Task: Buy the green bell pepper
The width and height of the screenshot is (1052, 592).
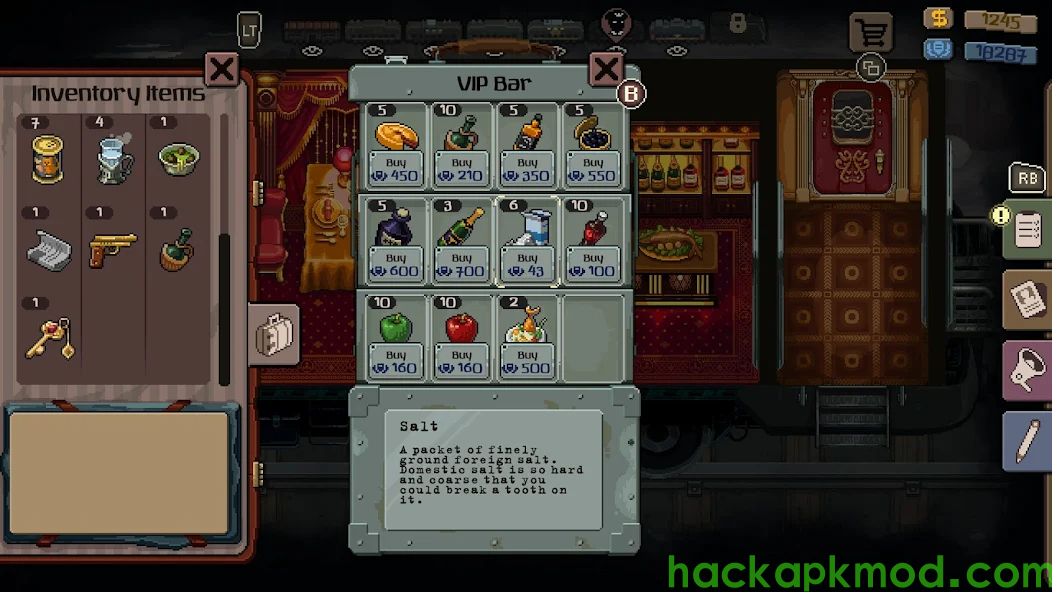Action: (x=396, y=361)
